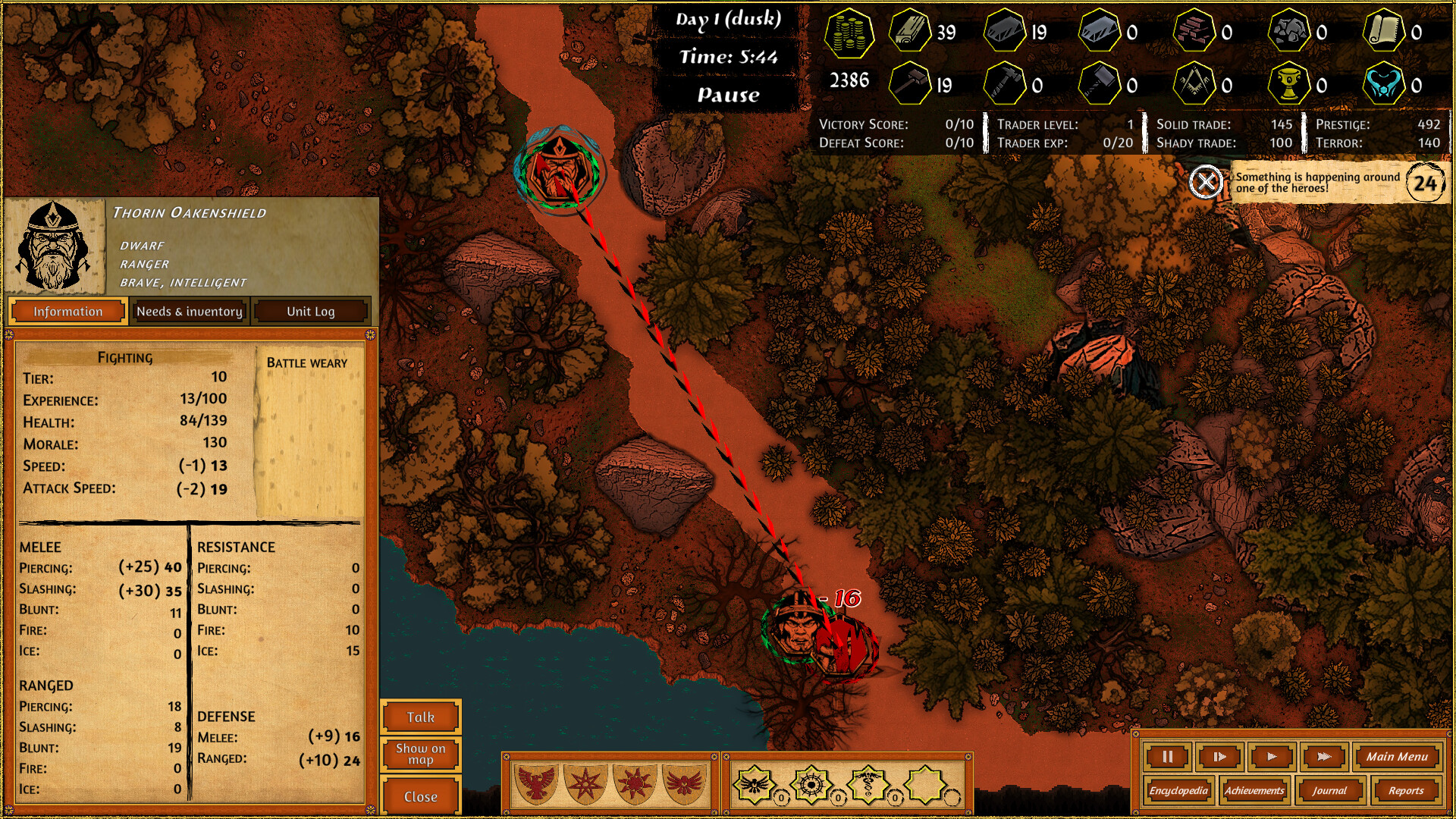Talk to Thorin Oakenshield
Viewport: 1456px width, 819px height.
421,717
